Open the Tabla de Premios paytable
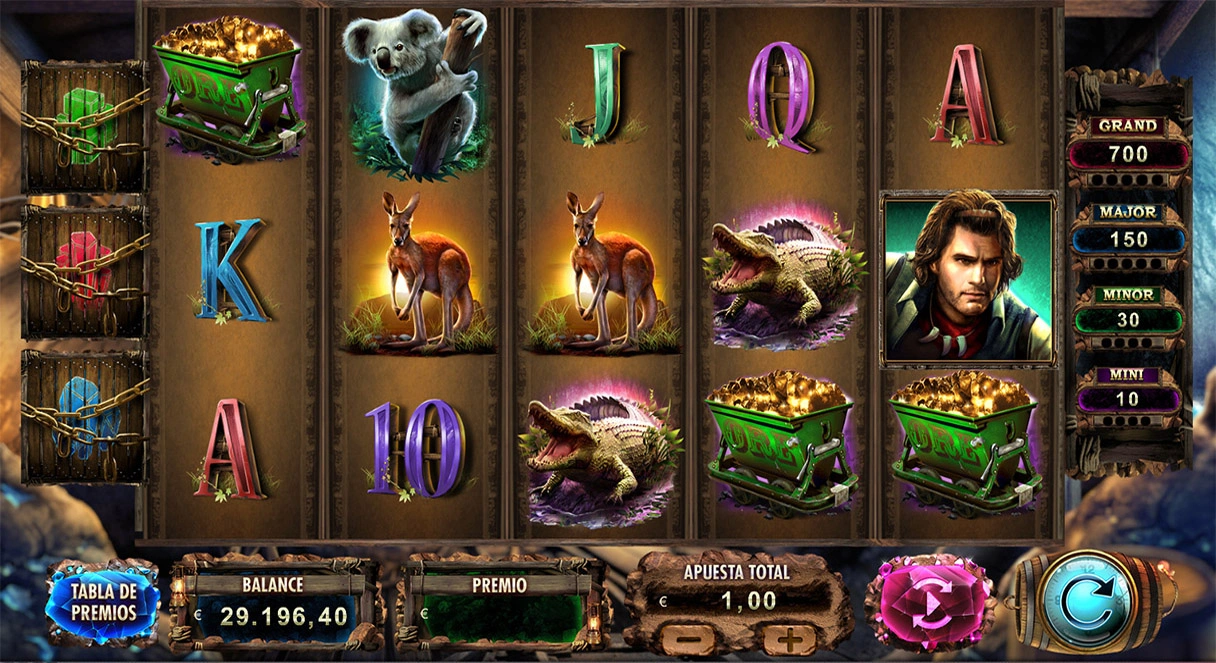 [102, 600]
